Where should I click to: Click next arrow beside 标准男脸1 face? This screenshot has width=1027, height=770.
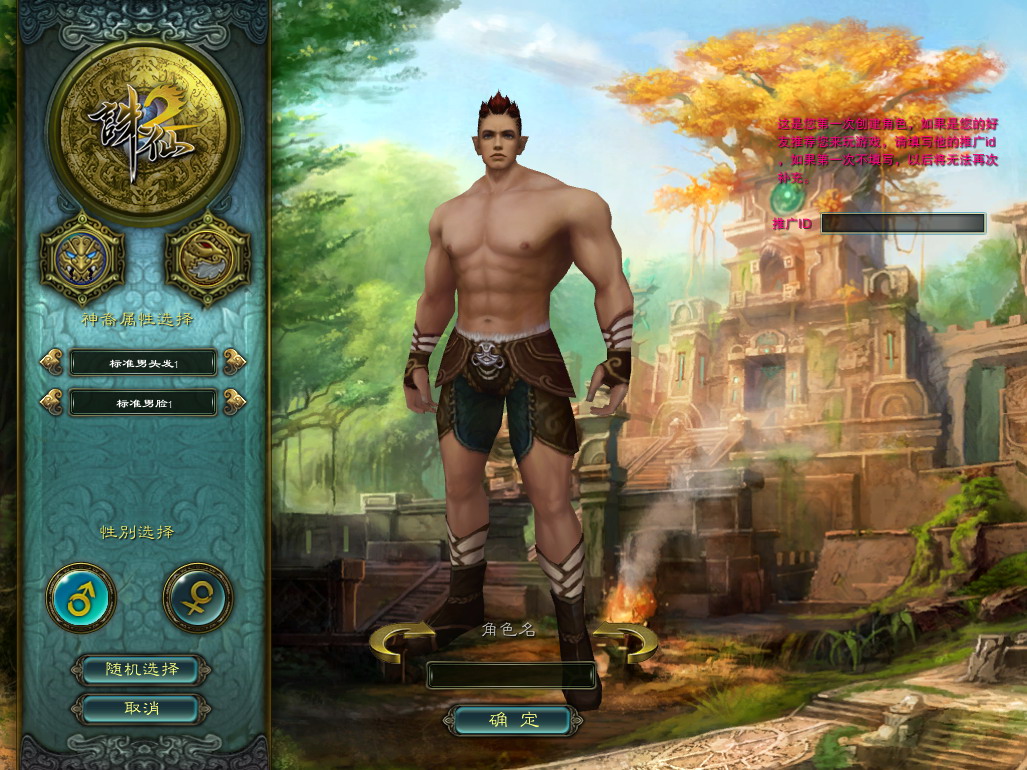235,402
